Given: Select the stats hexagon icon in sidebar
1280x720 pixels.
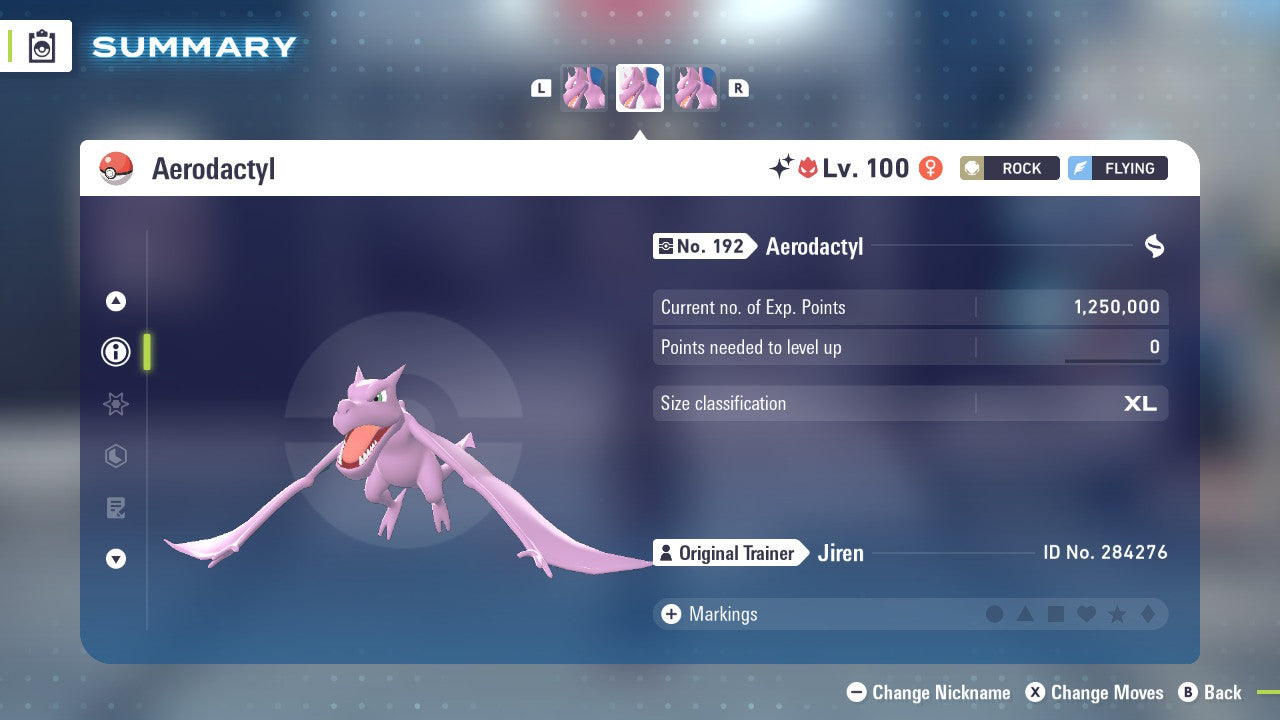Looking at the screenshot, I should 115,456.
